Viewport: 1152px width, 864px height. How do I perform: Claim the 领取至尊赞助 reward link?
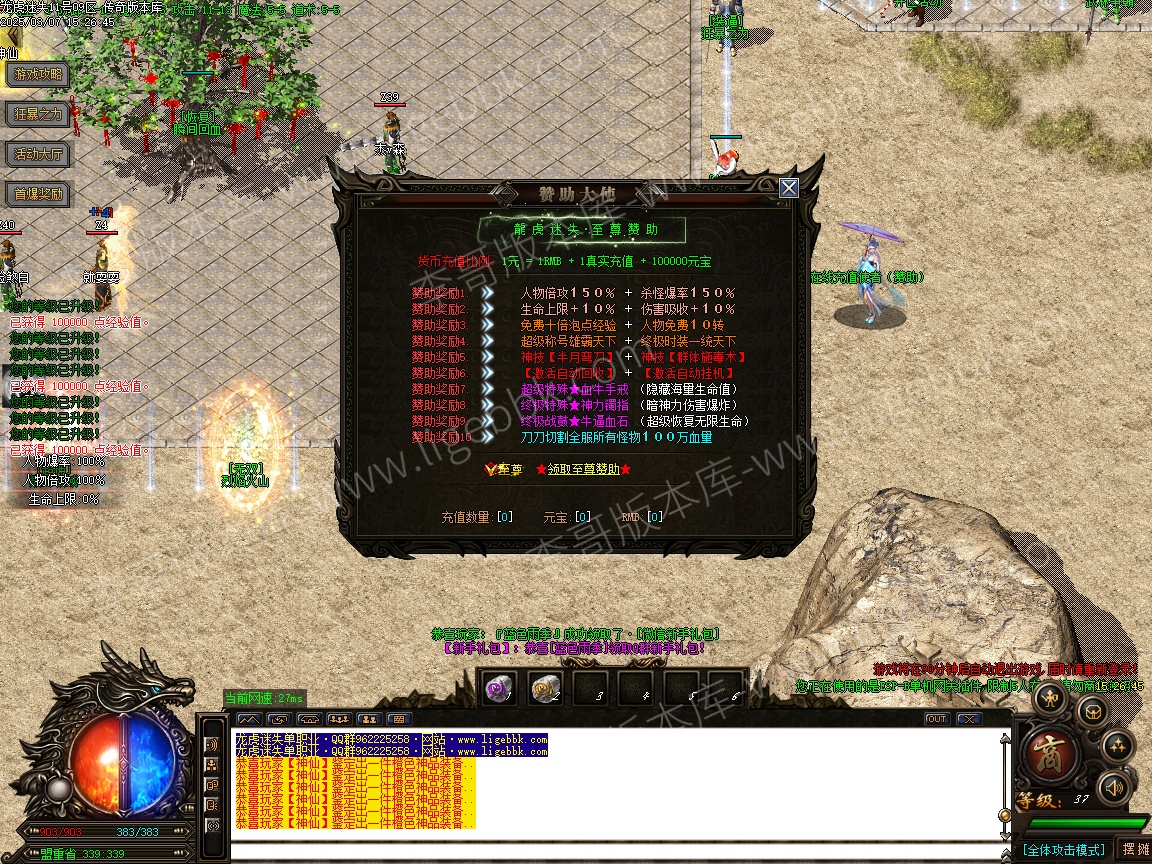coord(583,469)
